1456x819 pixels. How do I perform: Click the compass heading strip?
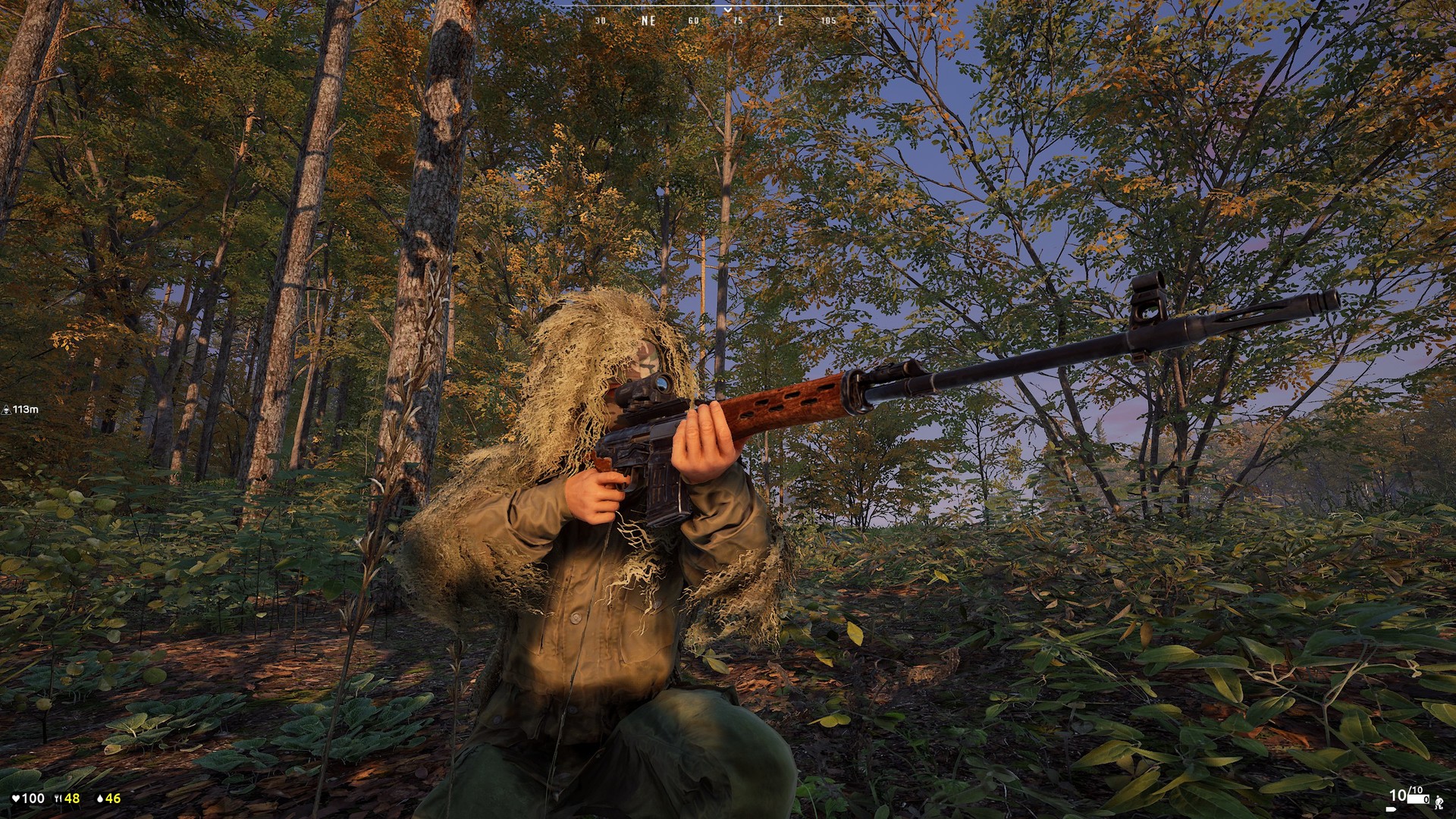click(726, 4)
